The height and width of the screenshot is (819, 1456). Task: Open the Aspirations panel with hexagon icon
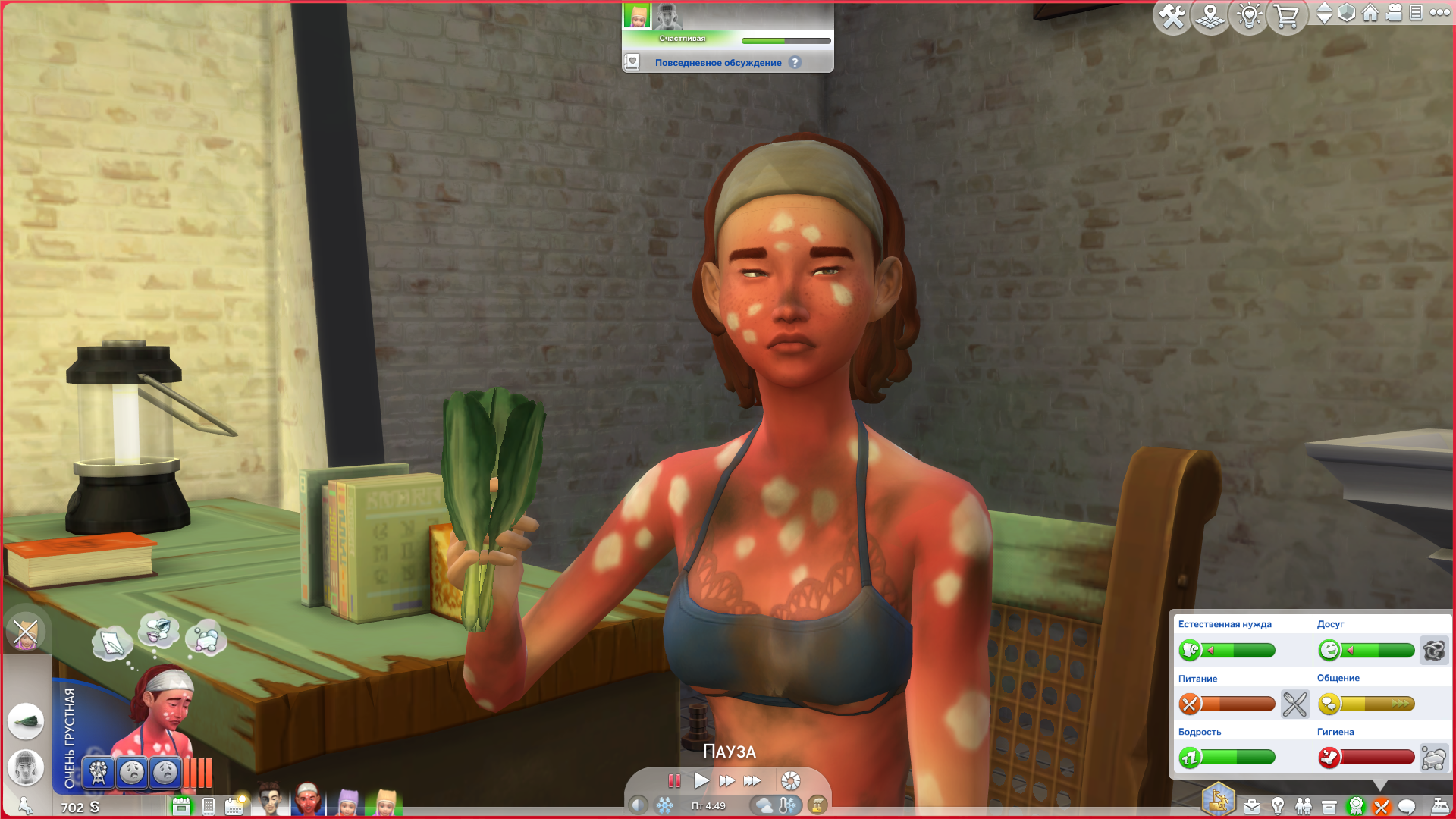[1219, 800]
